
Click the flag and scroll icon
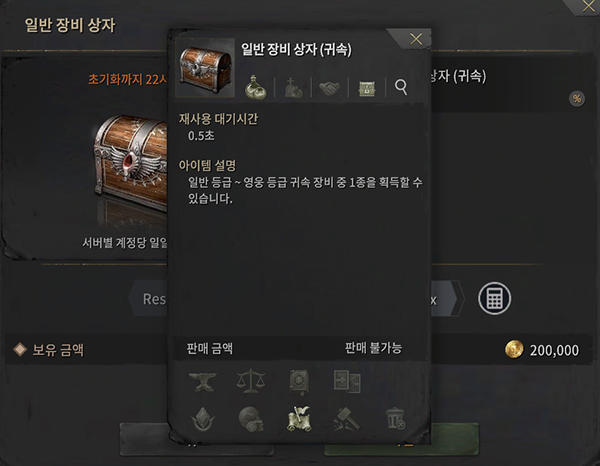(x=297, y=417)
